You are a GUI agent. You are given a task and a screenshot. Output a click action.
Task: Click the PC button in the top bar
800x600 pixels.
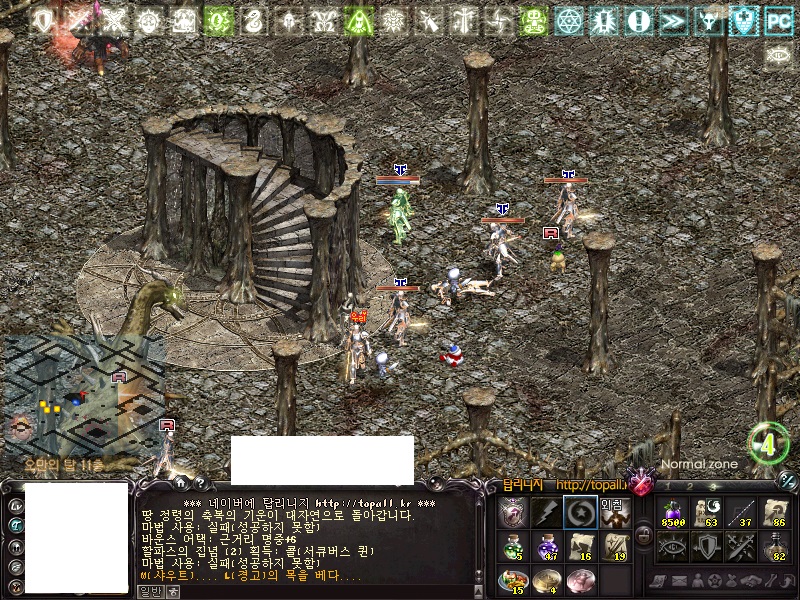click(778, 19)
